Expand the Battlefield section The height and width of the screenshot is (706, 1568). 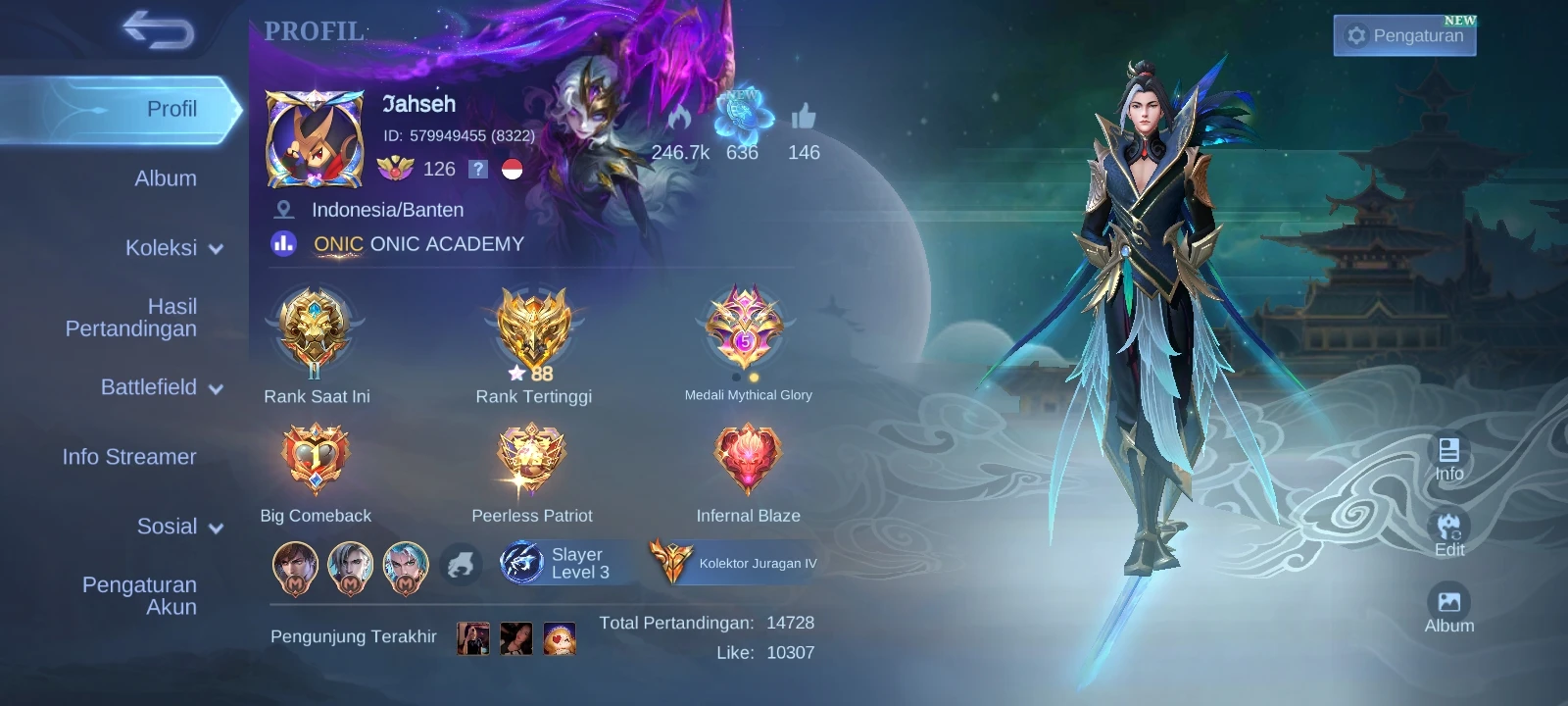(162, 387)
